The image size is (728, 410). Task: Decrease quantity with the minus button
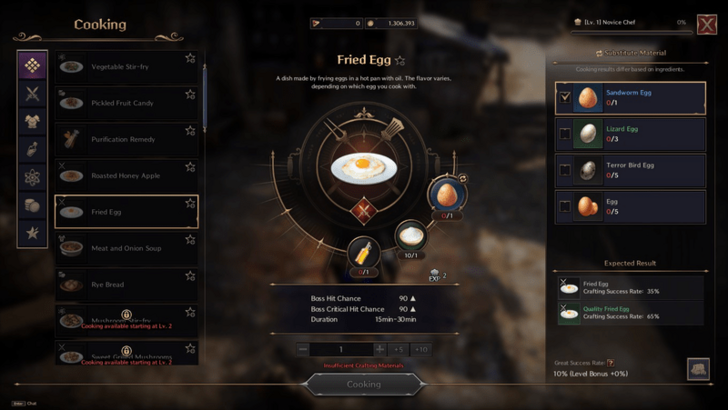pyautogui.click(x=303, y=349)
